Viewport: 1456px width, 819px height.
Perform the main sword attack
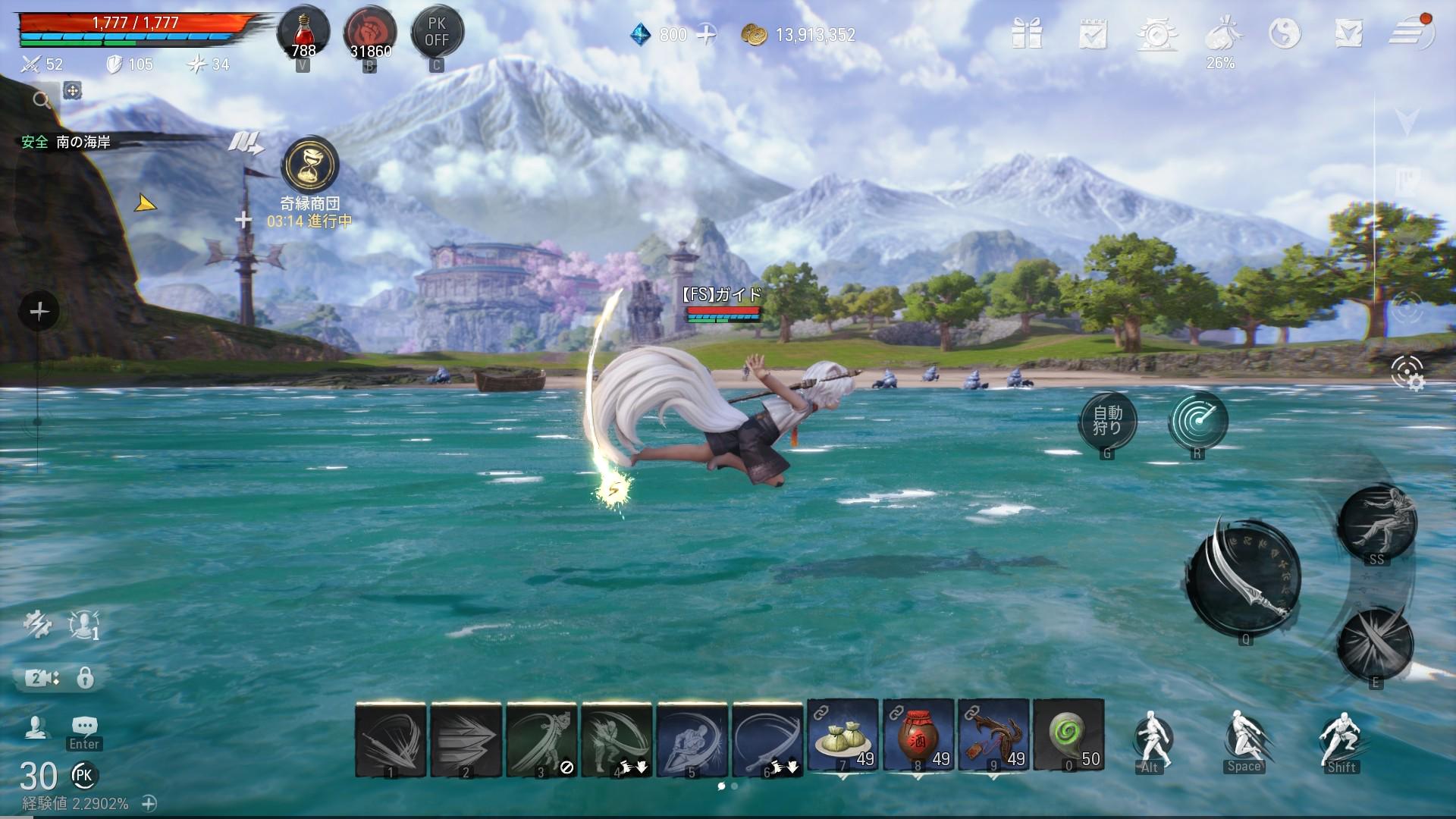[1245, 578]
